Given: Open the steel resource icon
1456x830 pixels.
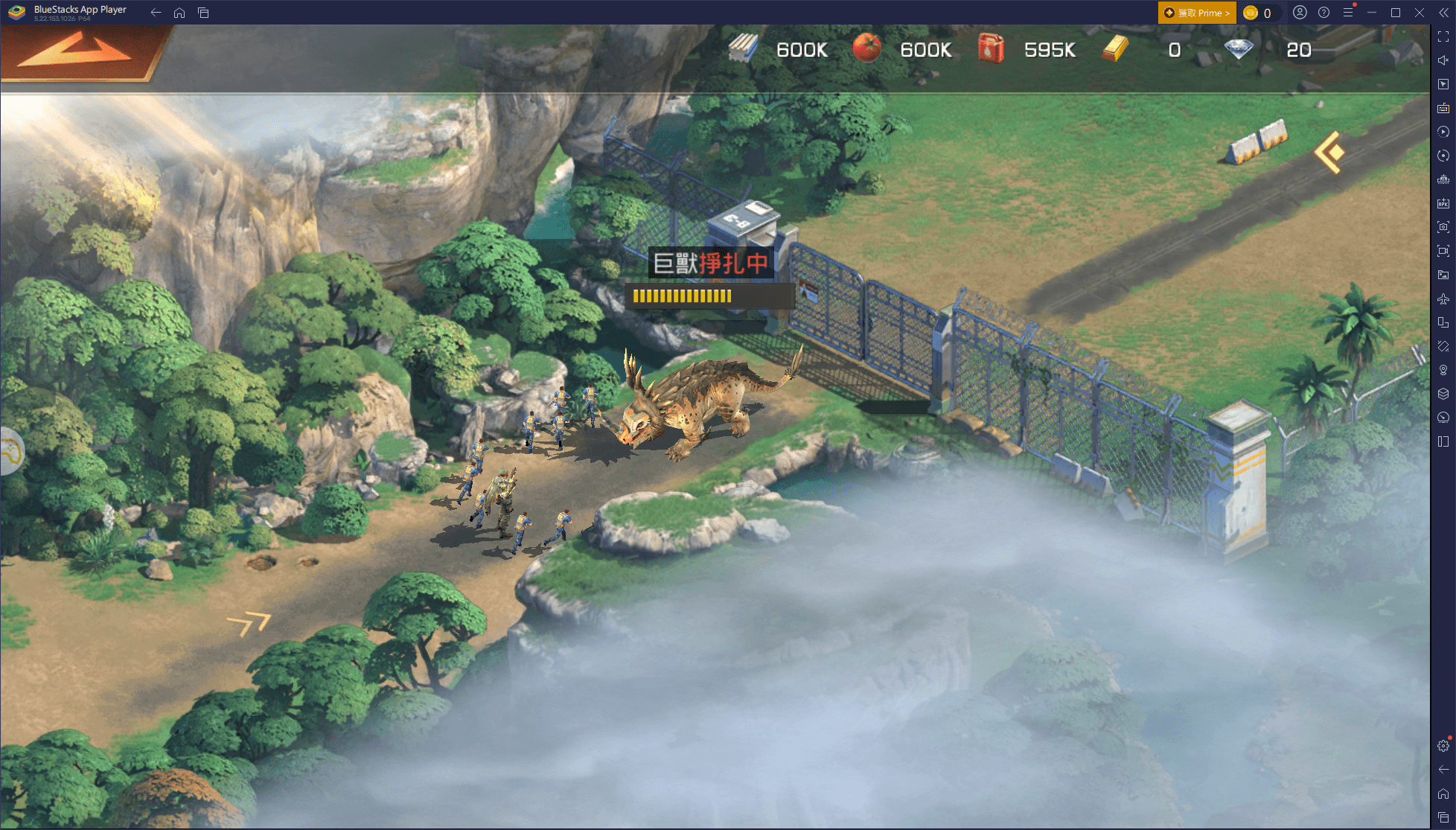Looking at the screenshot, I should point(743,49).
